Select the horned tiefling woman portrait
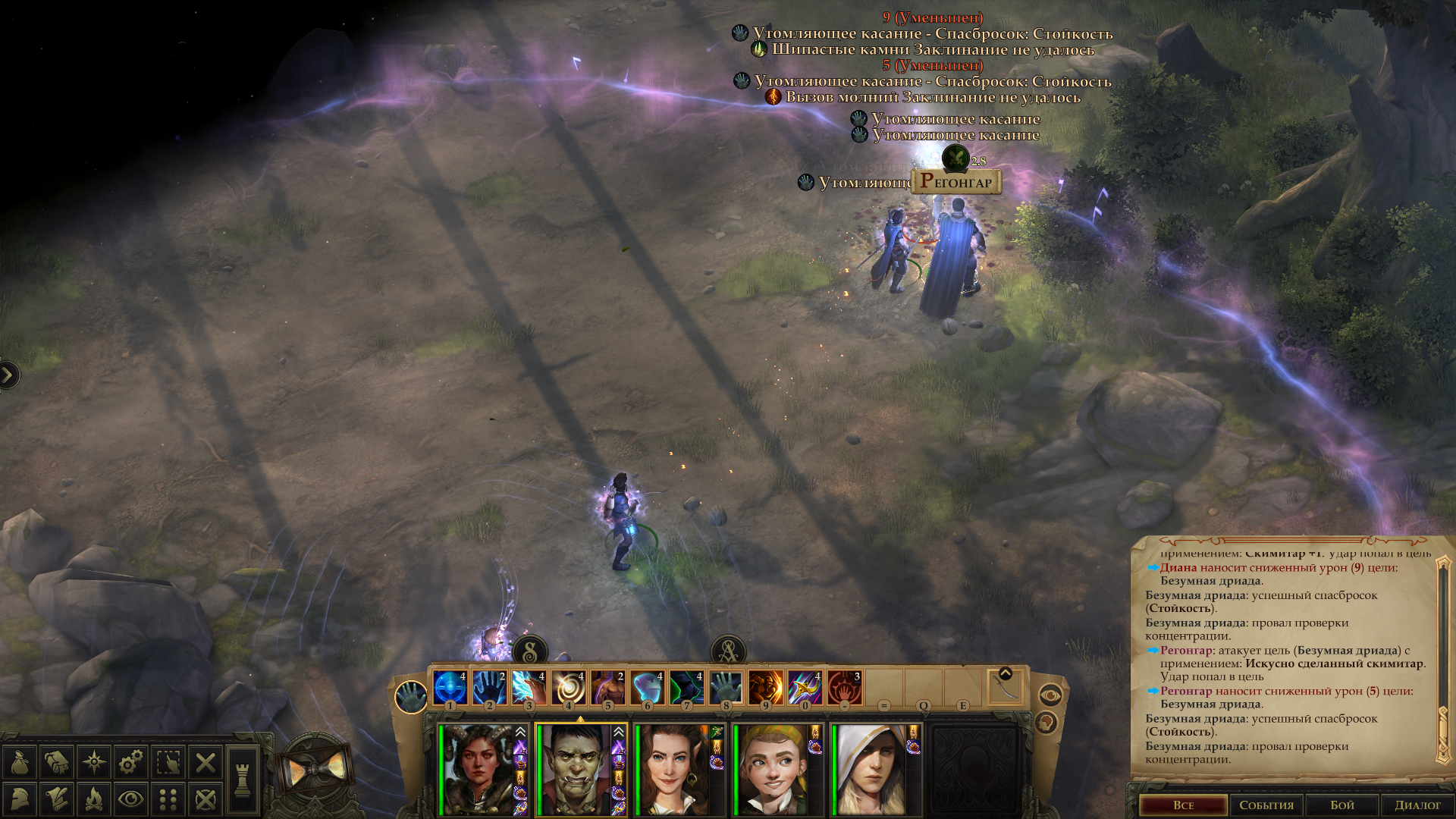1456x819 pixels. pyautogui.click(x=479, y=770)
